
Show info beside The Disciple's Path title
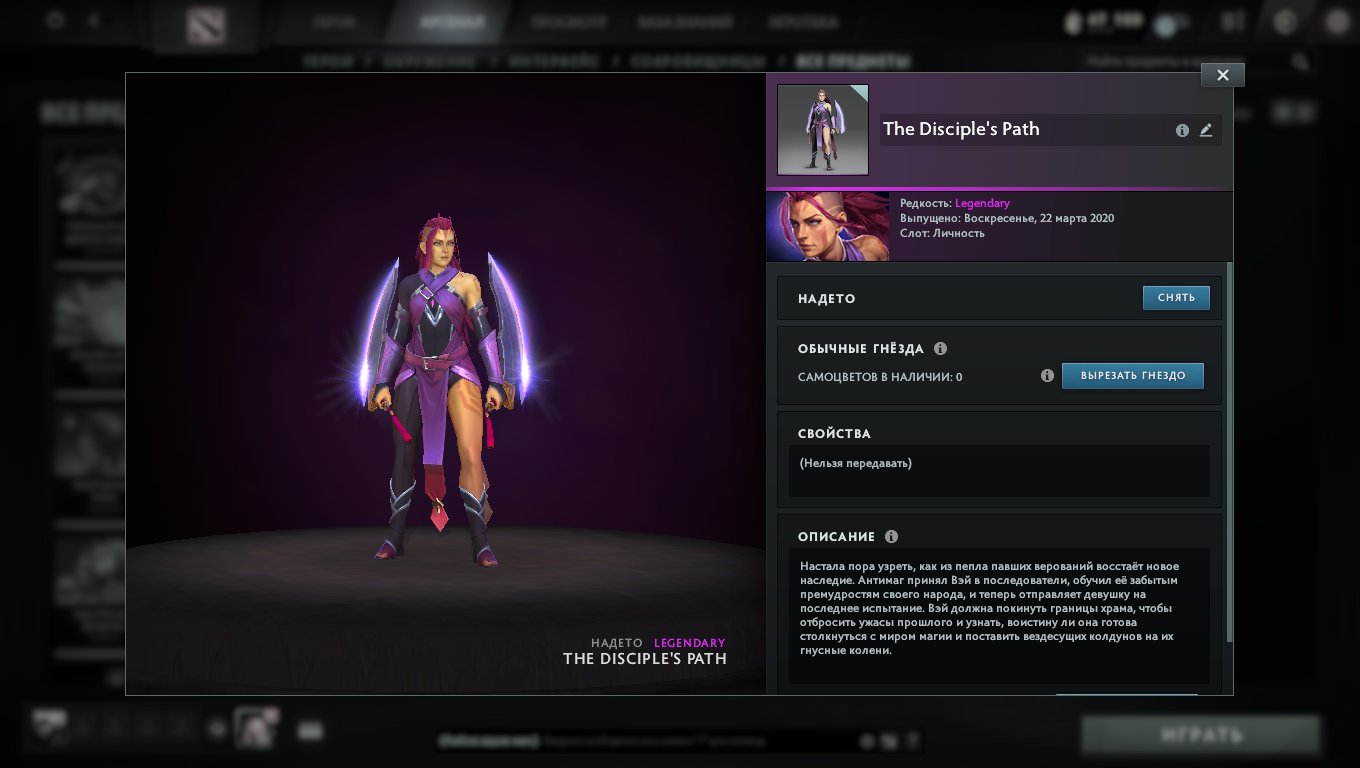pyautogui.click(x=1182, y=130)
